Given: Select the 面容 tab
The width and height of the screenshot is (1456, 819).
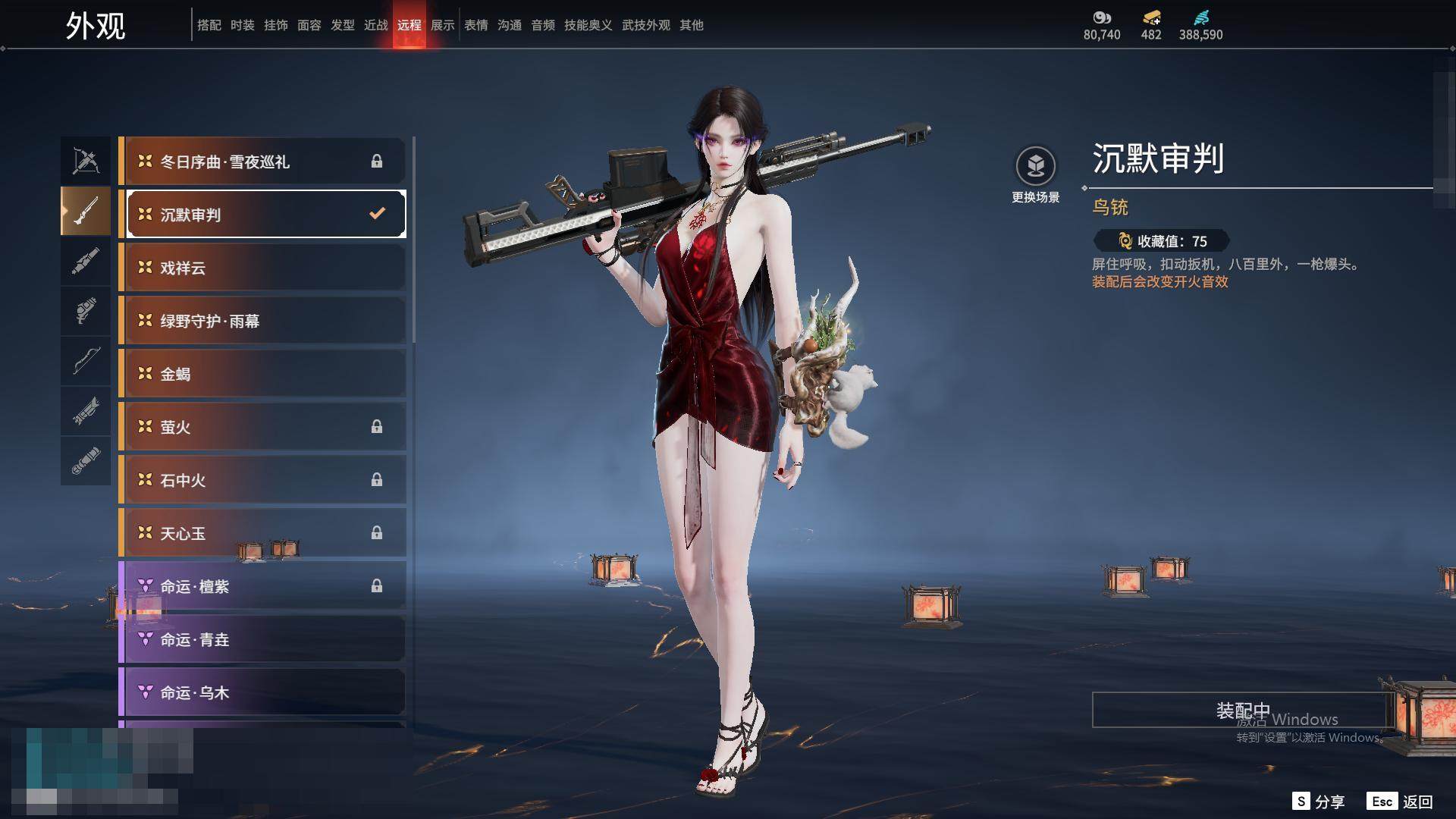Looking at the screenshot, I should point(309,25).
